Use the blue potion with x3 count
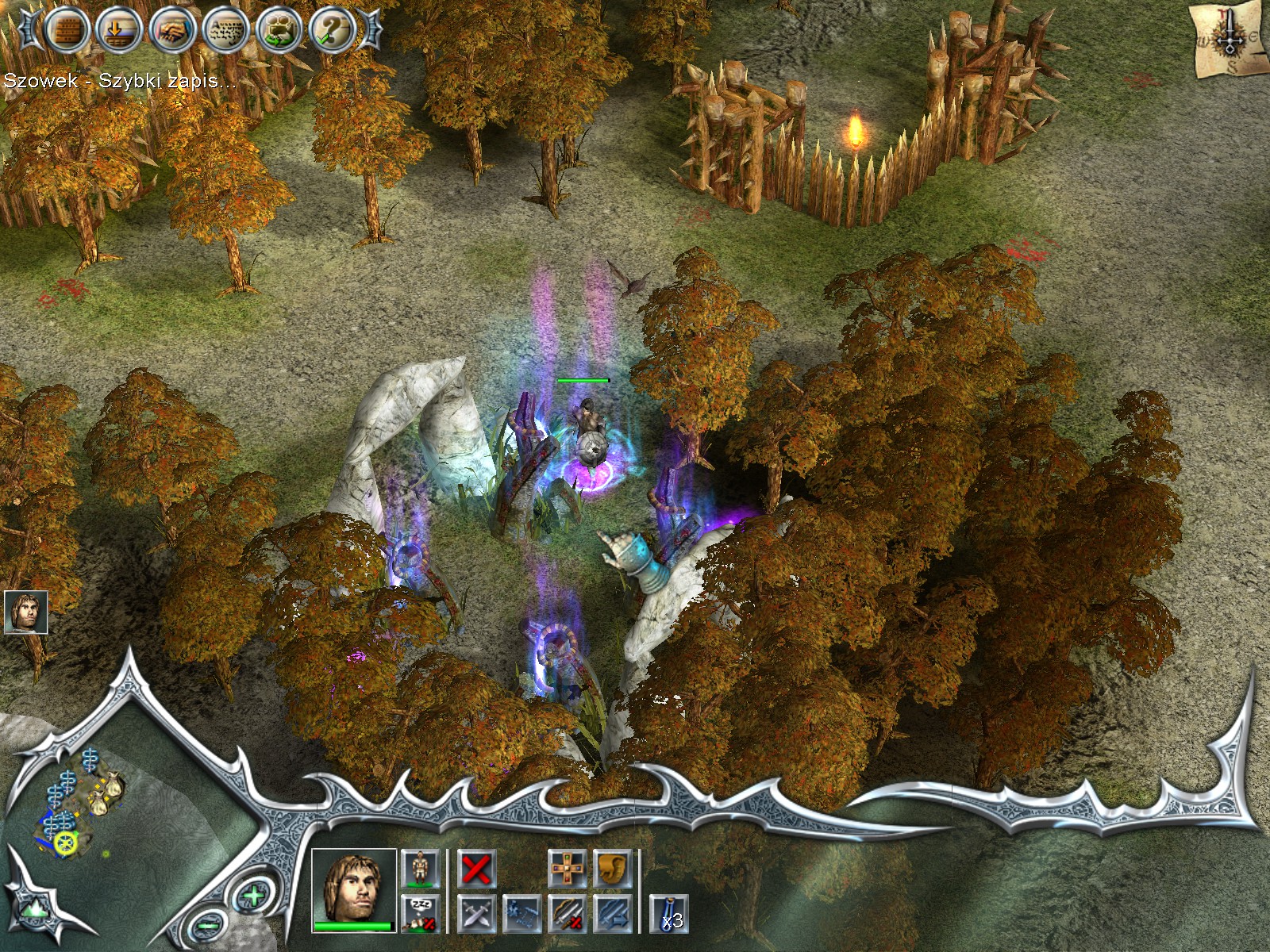This screenshot has height=952, width=1270. (669, 913)
